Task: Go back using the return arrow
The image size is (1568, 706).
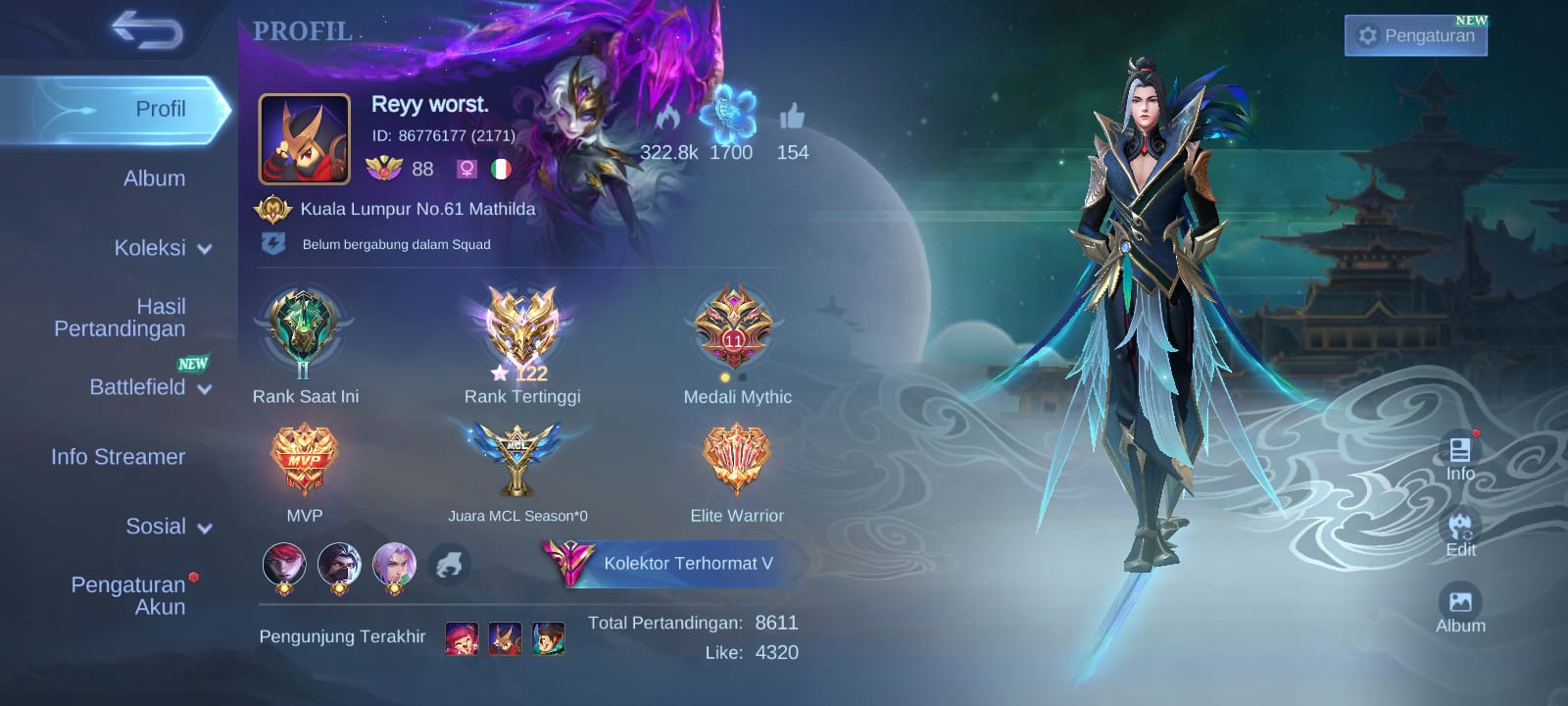Action: (x=147, y=29)
